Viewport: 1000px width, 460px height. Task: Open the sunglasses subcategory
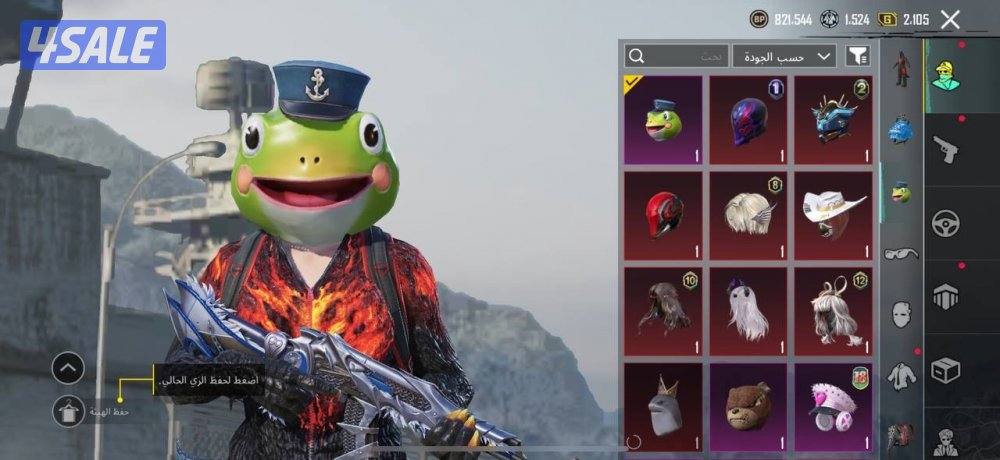pos(901,254)
